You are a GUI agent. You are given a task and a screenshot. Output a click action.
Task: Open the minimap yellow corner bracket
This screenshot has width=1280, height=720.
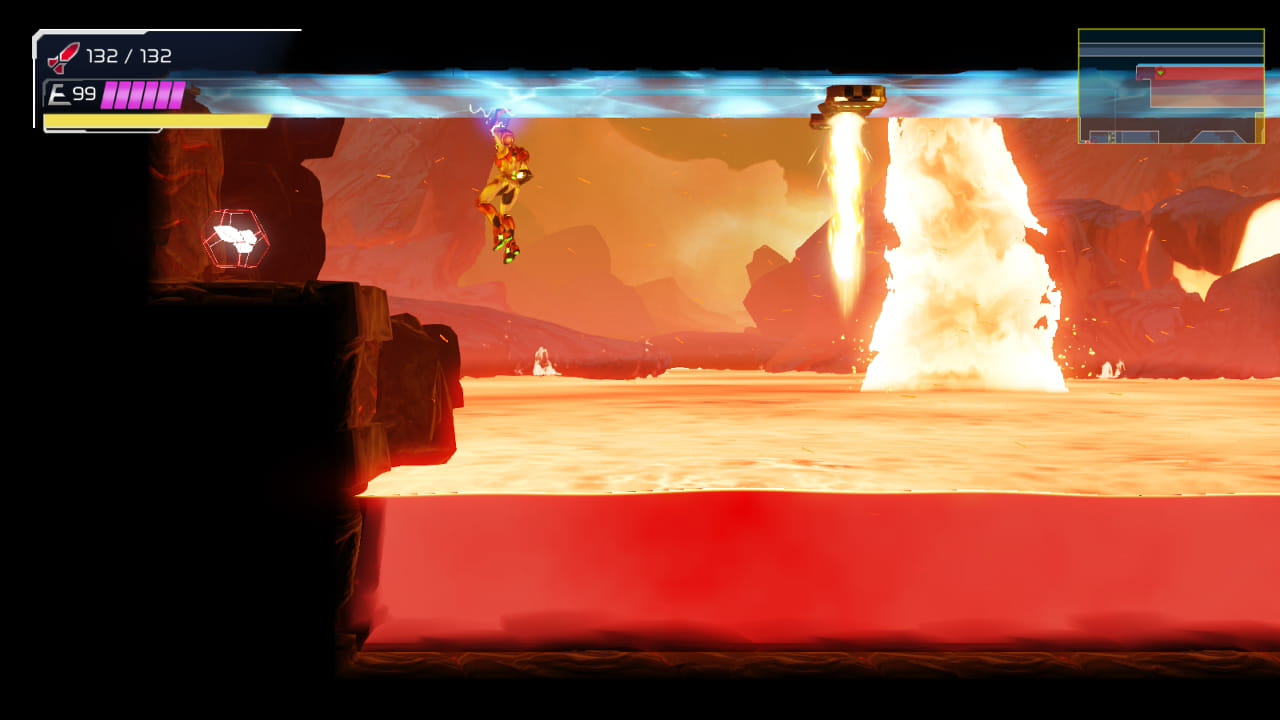click(x=1260, y=130)
